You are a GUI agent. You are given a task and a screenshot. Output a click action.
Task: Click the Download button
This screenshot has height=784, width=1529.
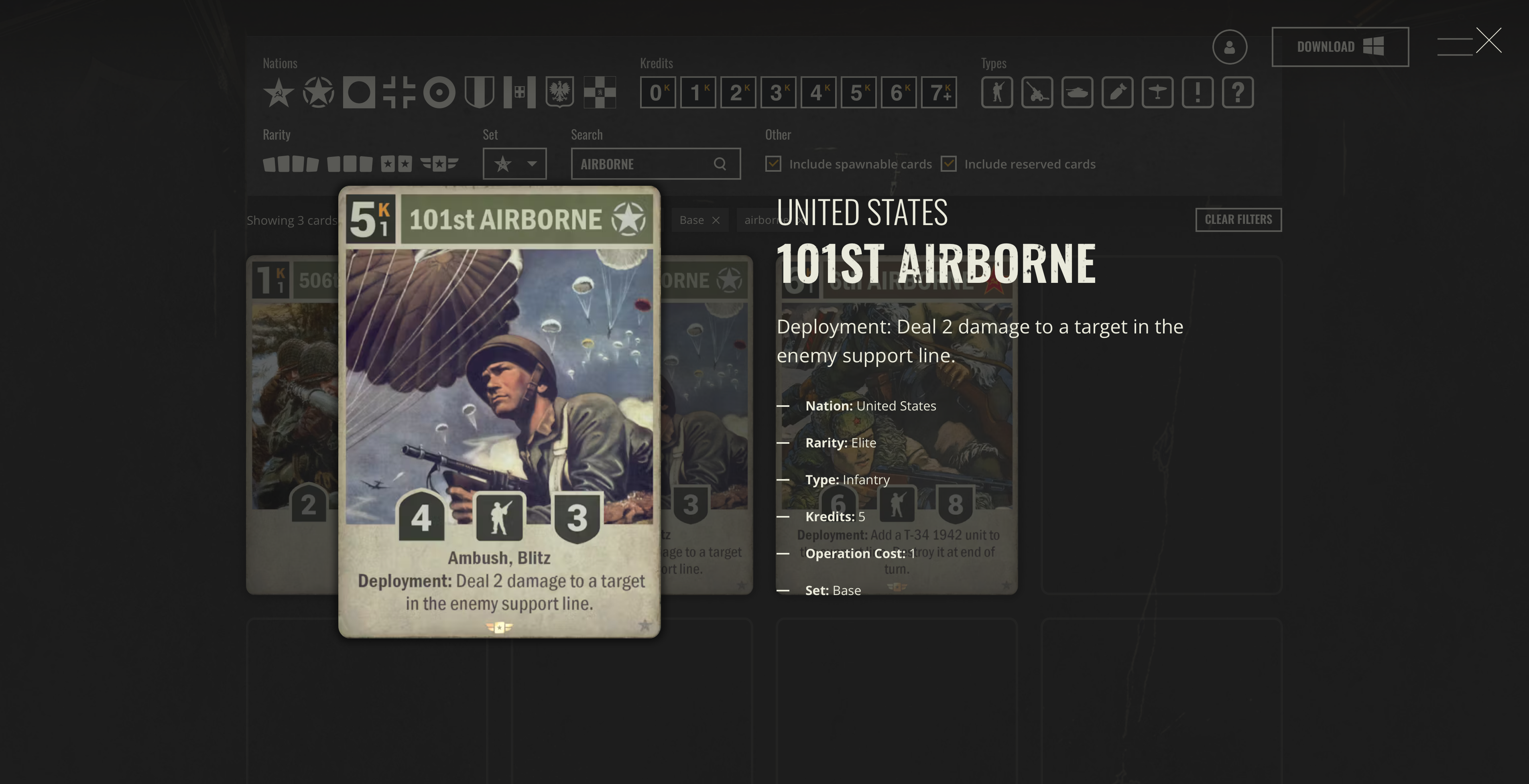[x=1340, y=47]
